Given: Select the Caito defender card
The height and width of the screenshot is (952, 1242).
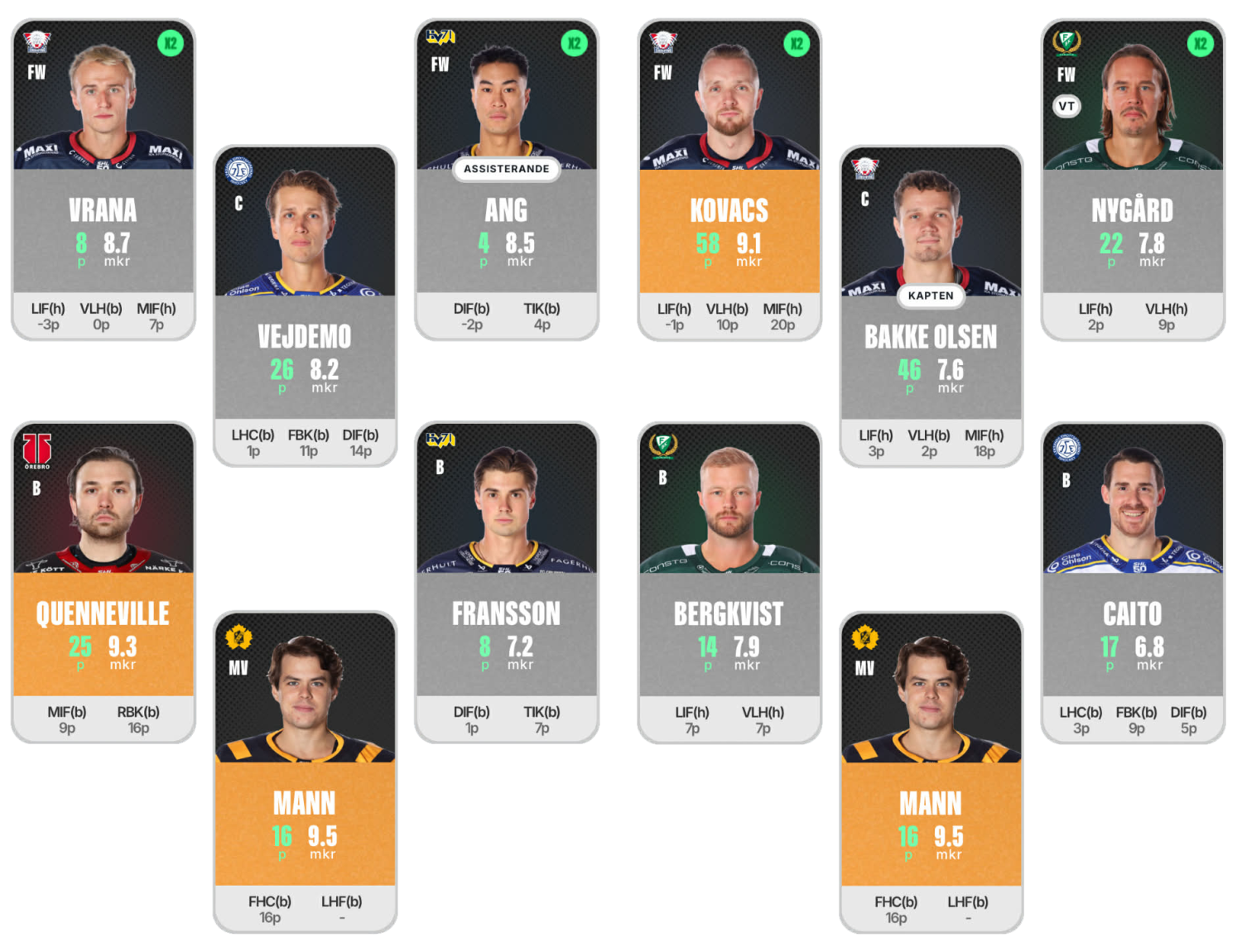Looking at the screenshot, I should pyautogui.click(x=1132, y=582).
